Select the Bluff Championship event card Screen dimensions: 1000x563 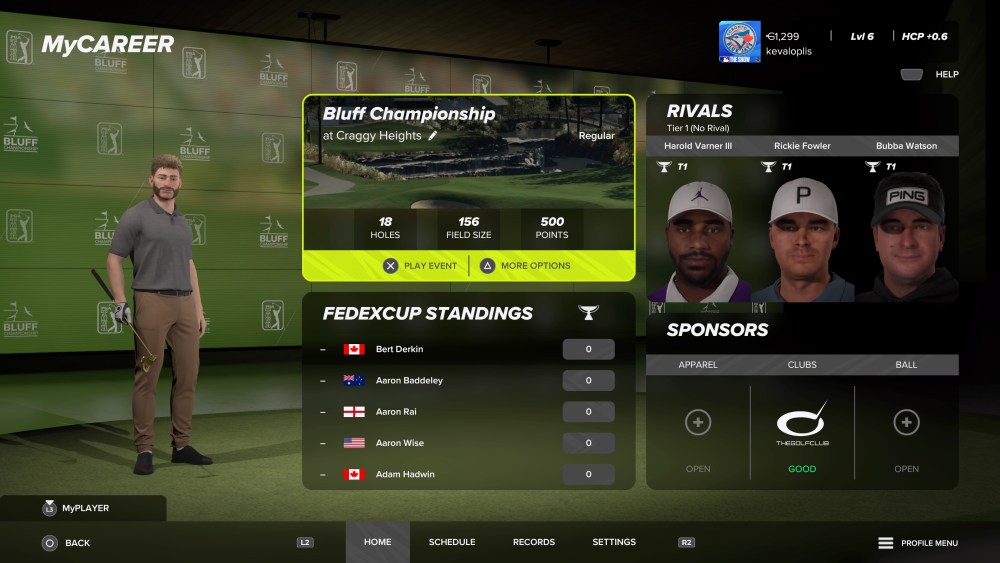pyautogui.click(x=468, y=170)
